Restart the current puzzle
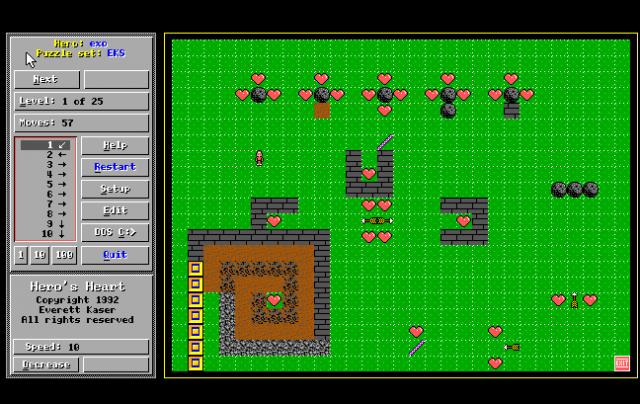The height and width of the screenshot is (404, 640). [x=115, y=167]
